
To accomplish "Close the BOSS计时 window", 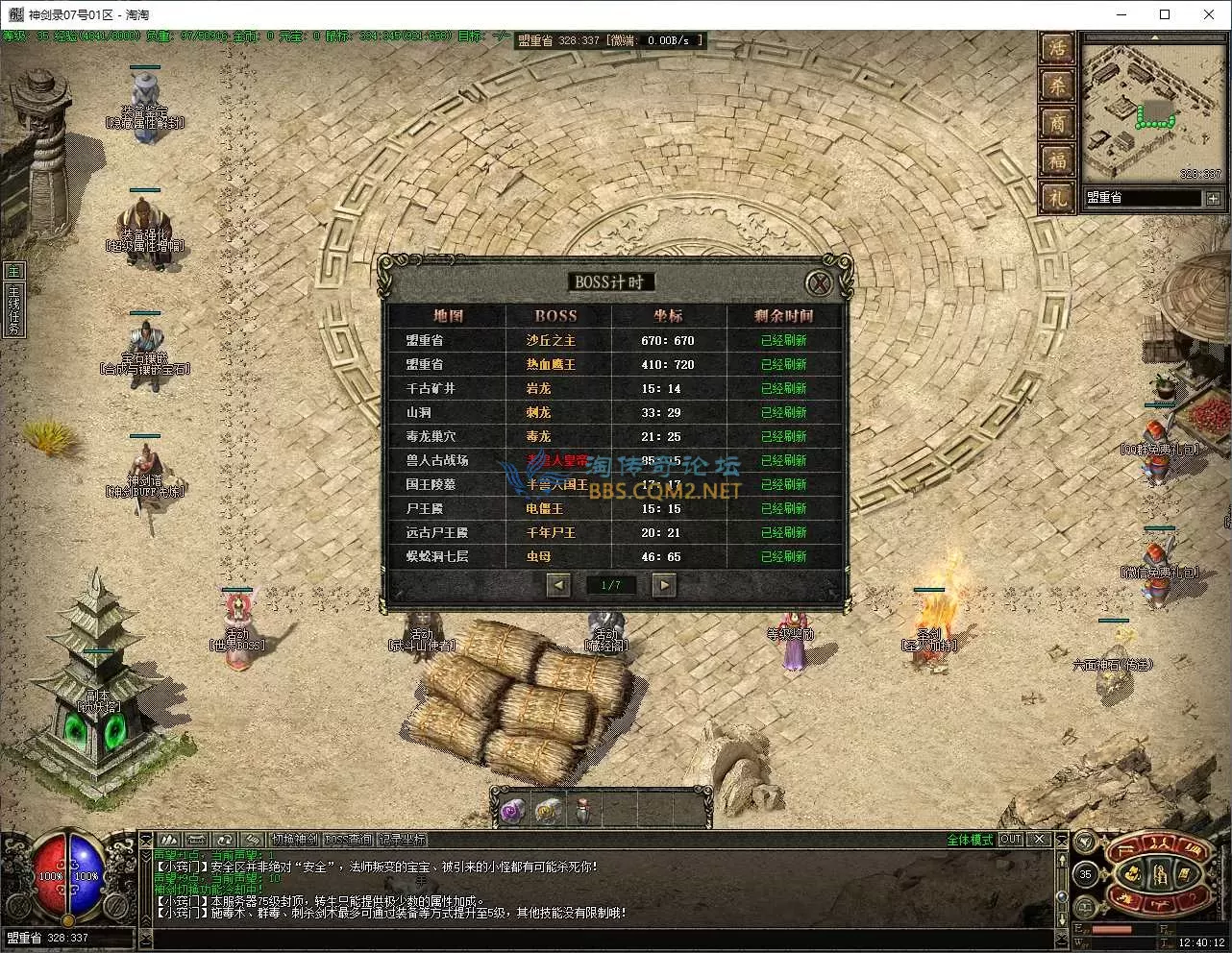I will pyautogui.click(x=819, y=281).
